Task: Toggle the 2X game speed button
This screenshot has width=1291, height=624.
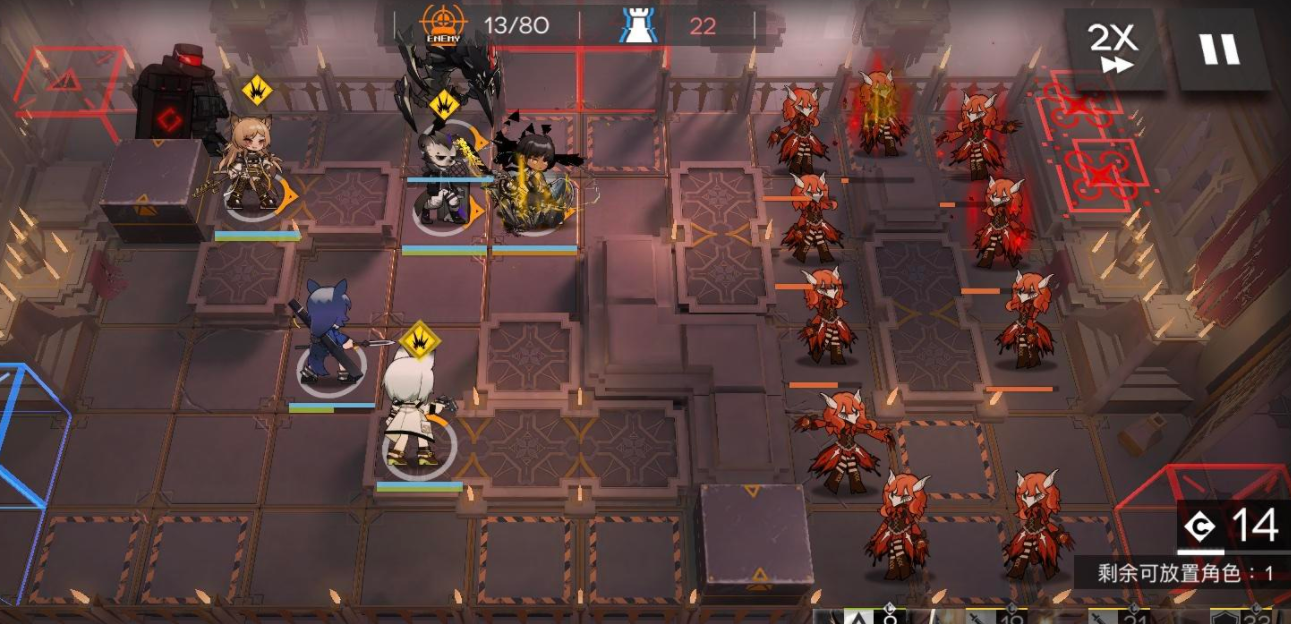Action: (1112, 48)
